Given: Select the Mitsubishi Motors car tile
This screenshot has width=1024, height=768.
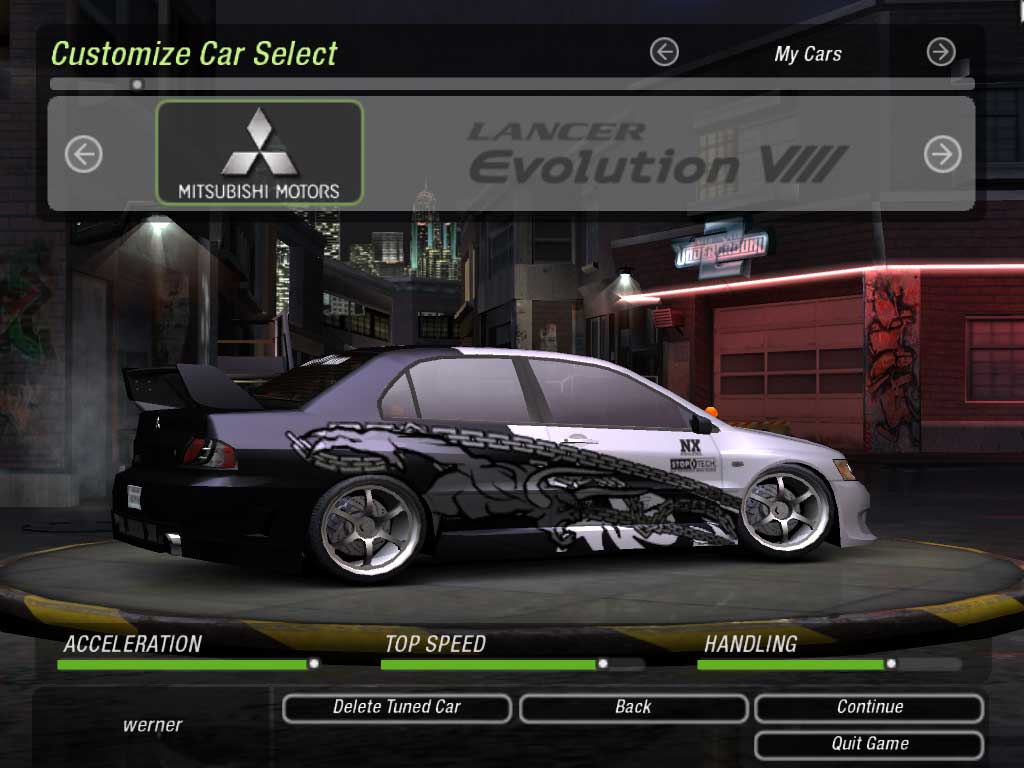Looking at the screenshot, I should point(259,152).
